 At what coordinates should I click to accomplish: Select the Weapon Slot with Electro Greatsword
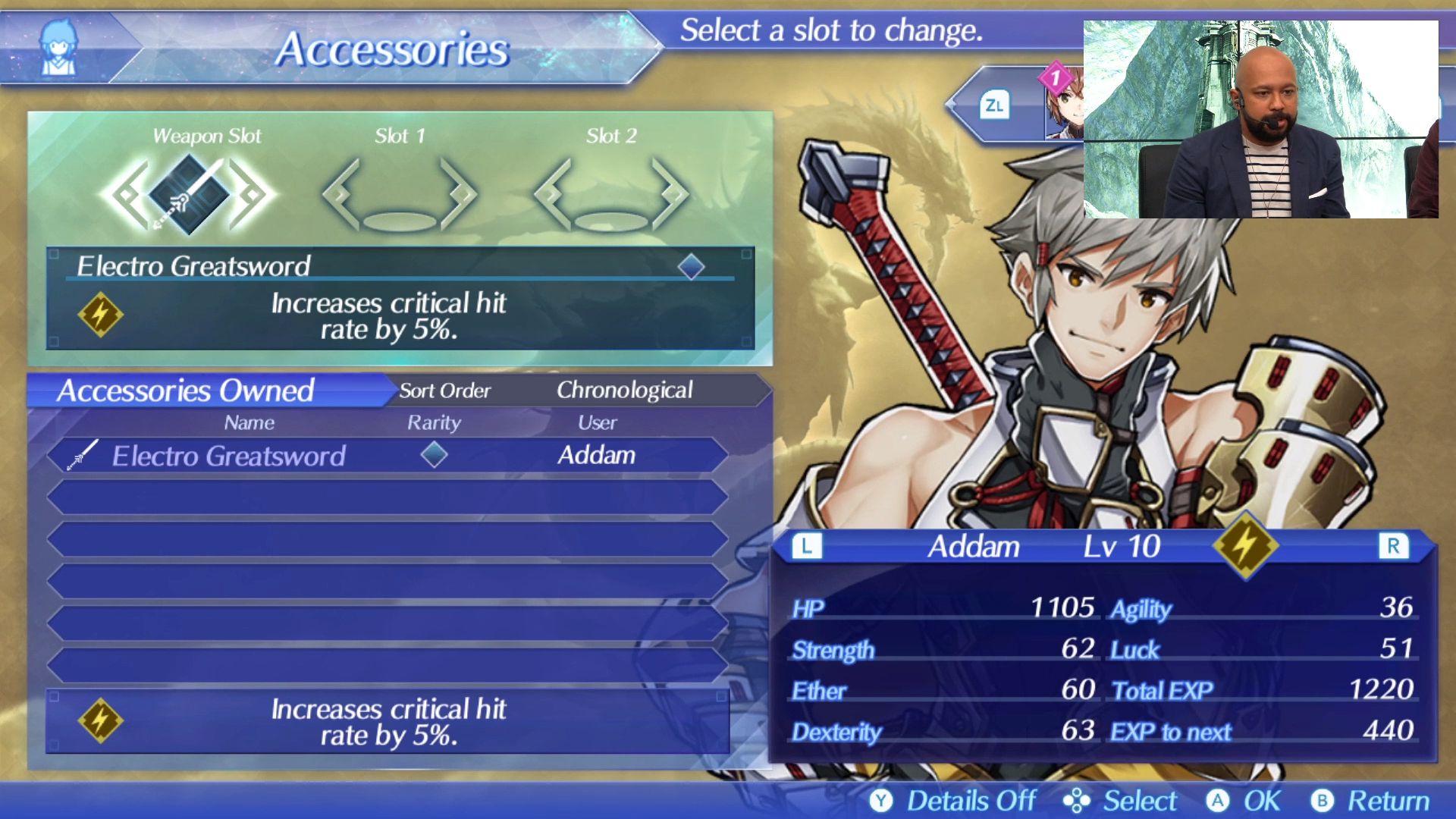(188, 194)
